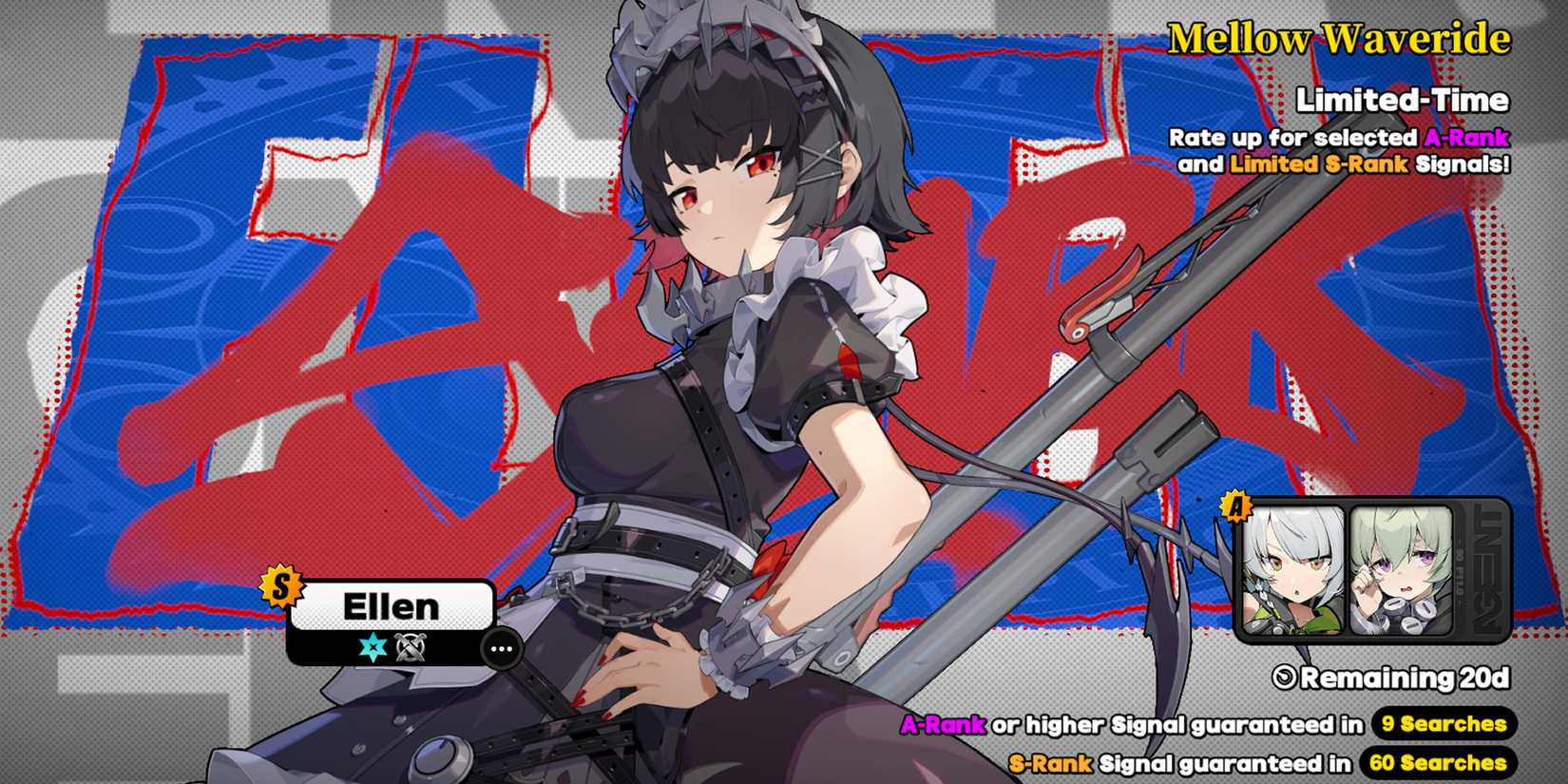Click the six-pointed star element emblem

(372, 647)
